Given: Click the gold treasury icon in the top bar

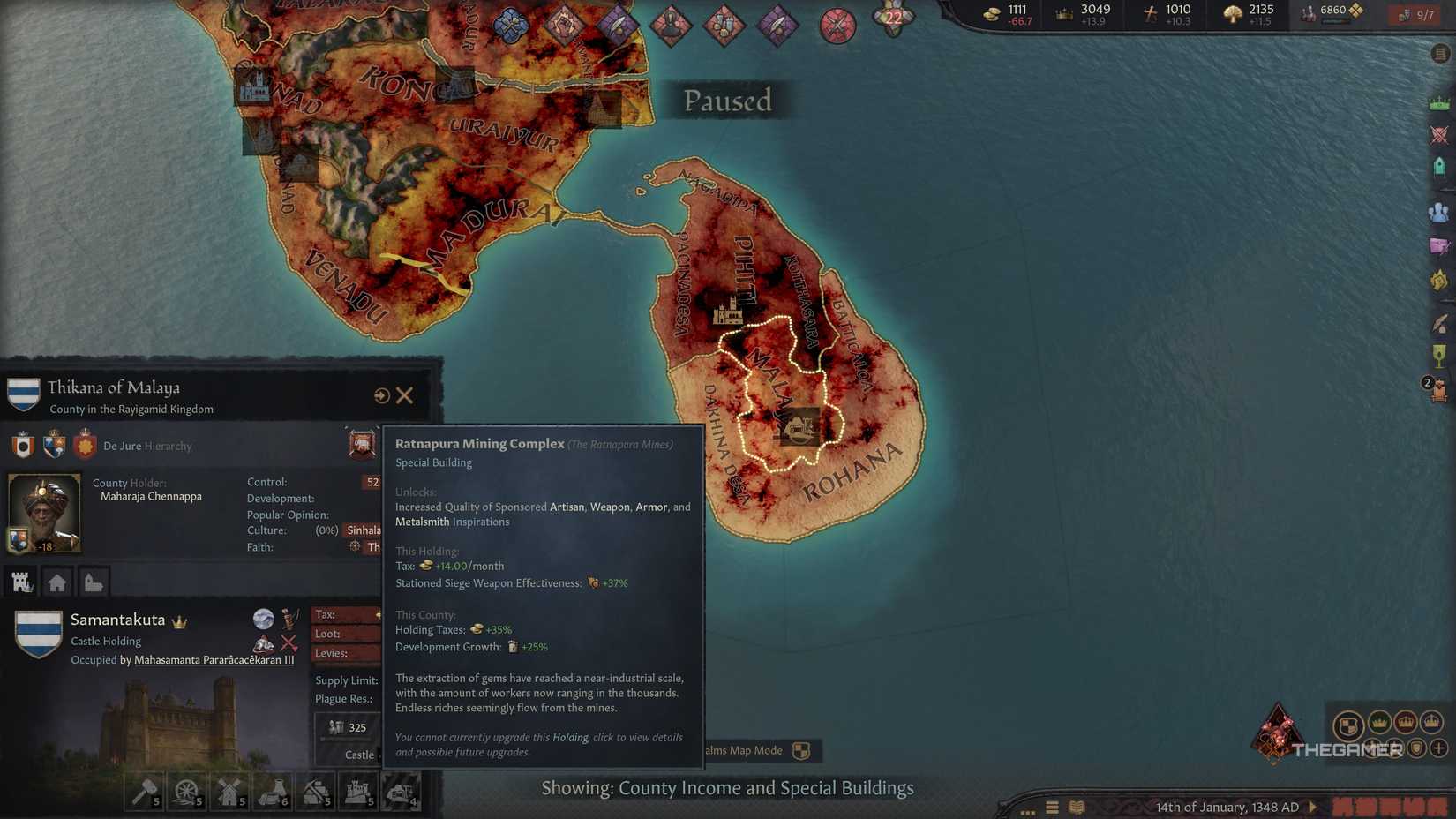Looking at the screenshot, I should [x=991, y=14].
